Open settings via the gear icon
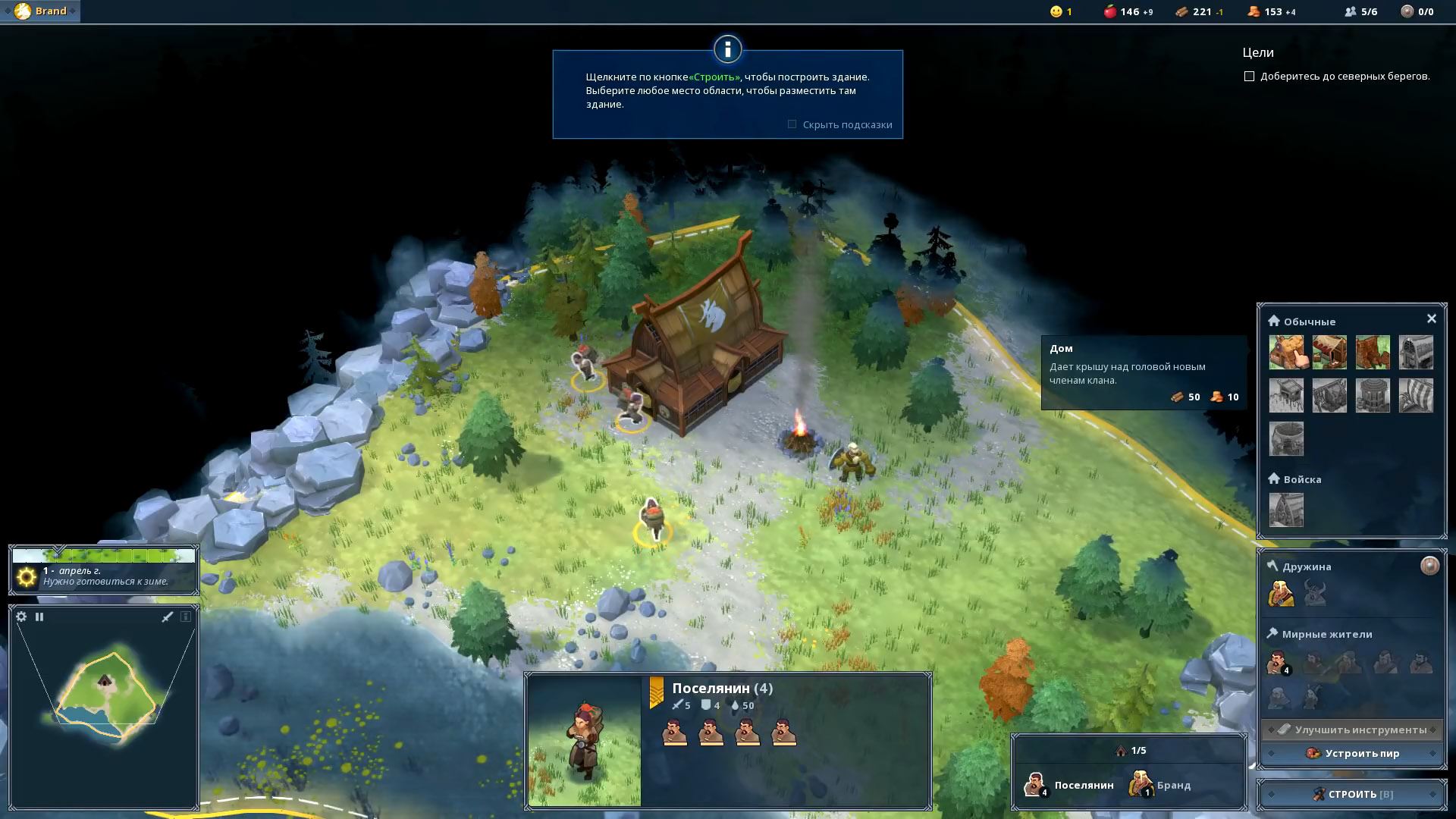Screen dimensions: 1456x819 click(21, 617)
